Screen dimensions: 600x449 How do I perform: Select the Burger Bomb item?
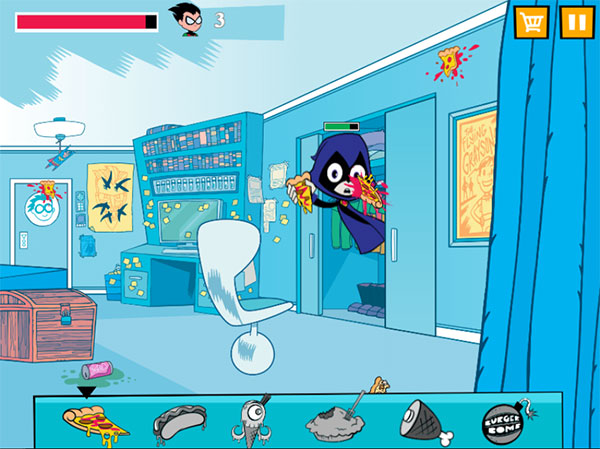(503, 422)
